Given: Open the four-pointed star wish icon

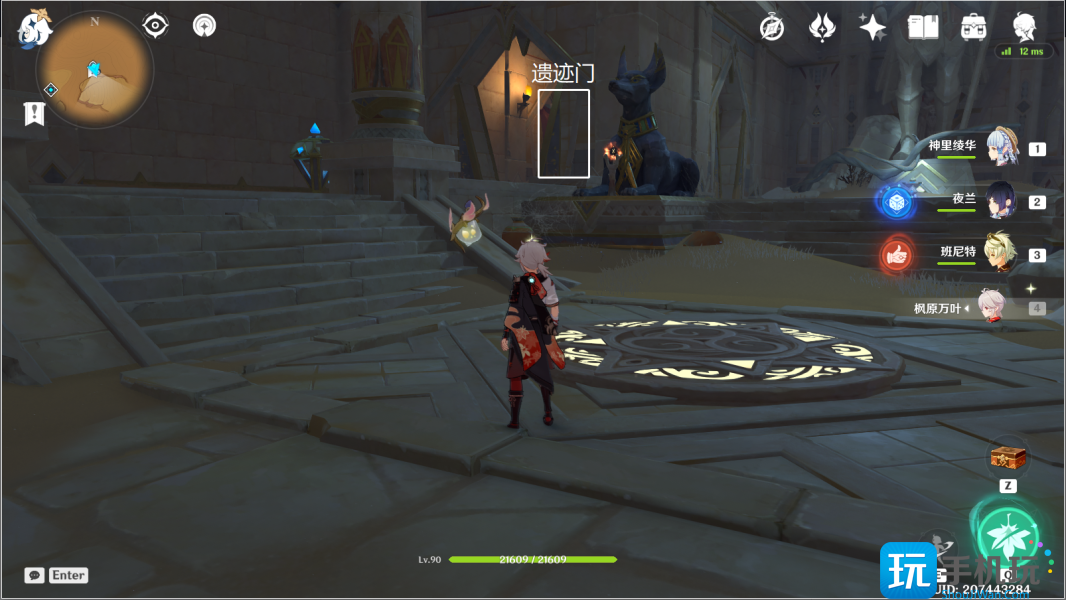Looking at the screenshot, I should [x=872, y=28].
